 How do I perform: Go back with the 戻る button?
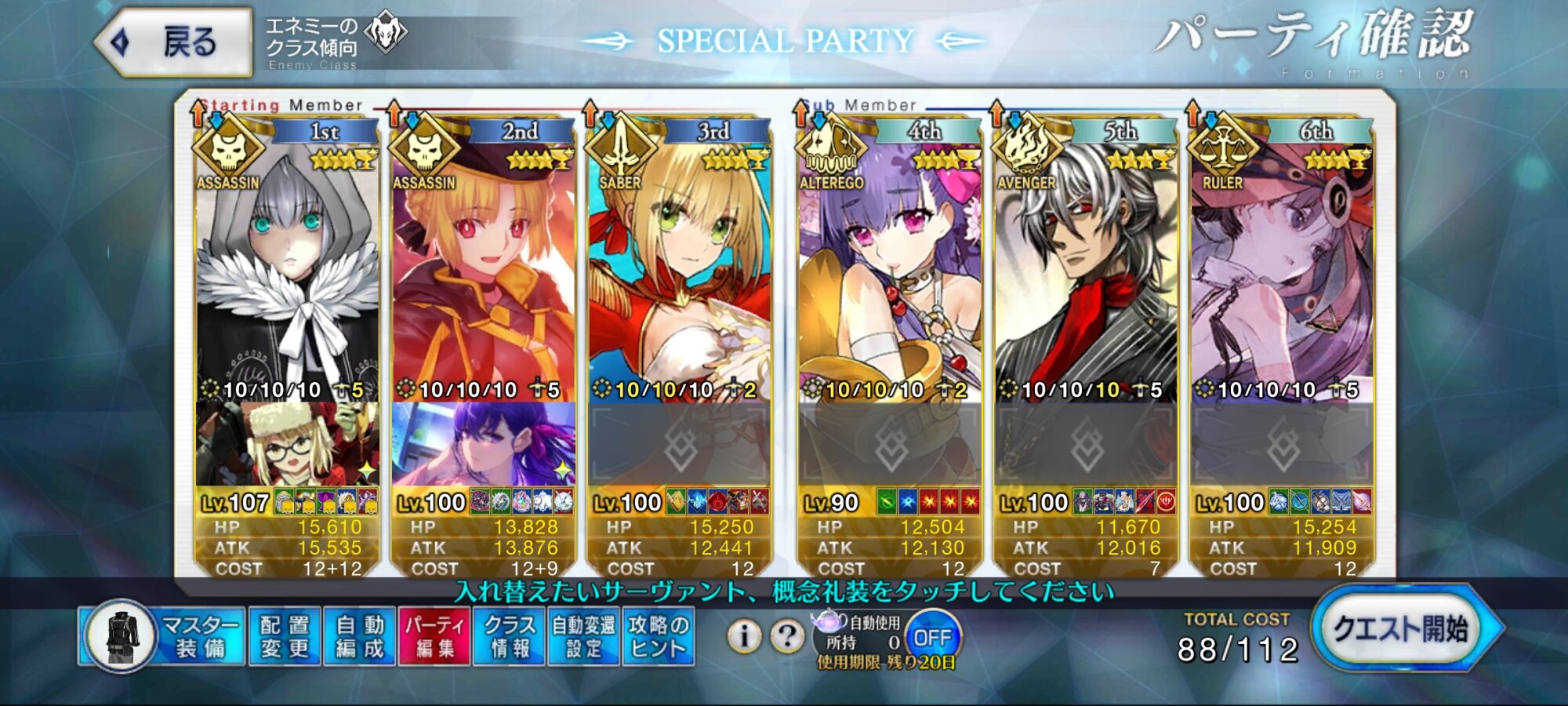174,42
